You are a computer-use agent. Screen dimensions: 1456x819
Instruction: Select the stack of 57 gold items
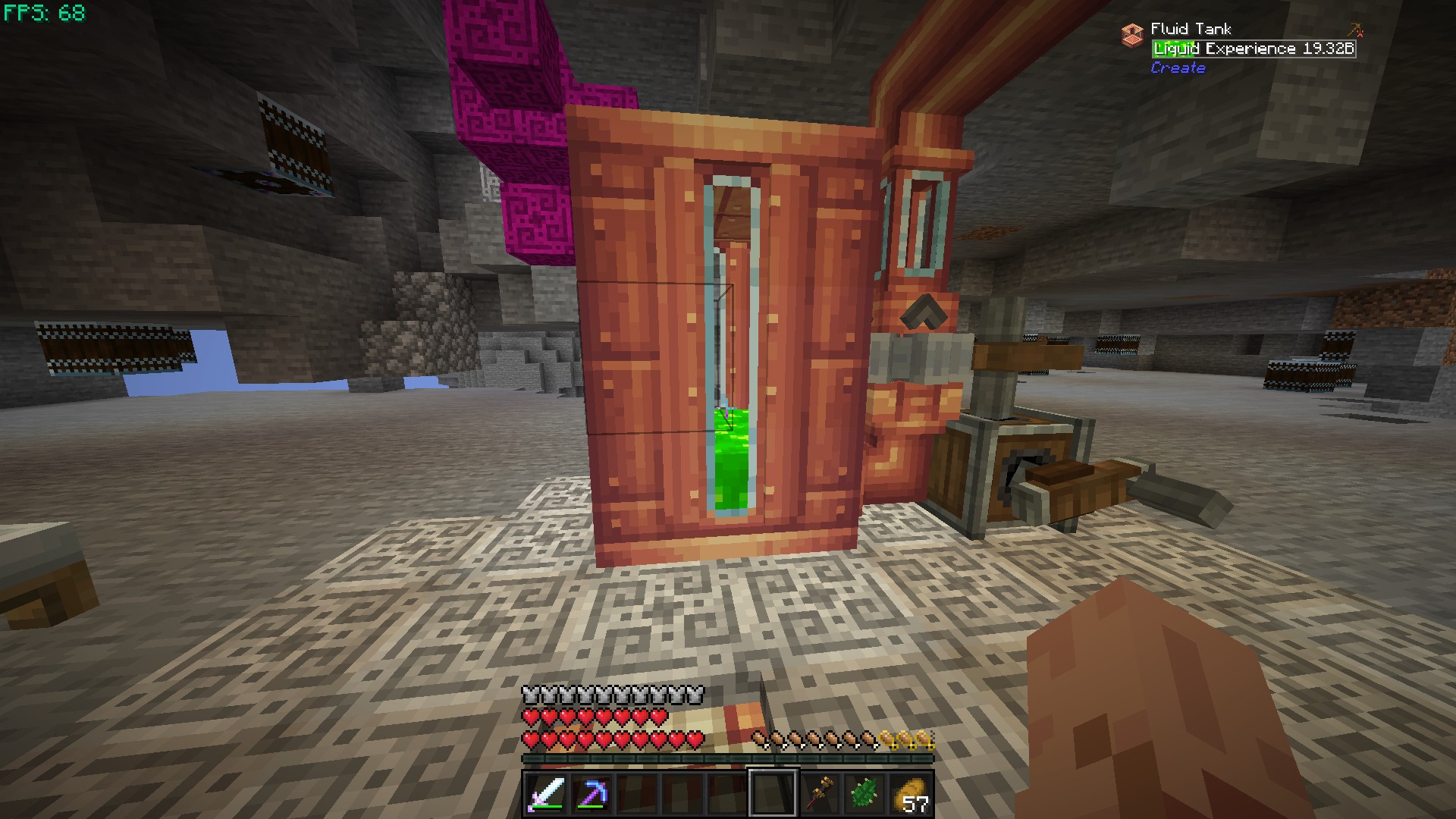(x=910, y=792)
